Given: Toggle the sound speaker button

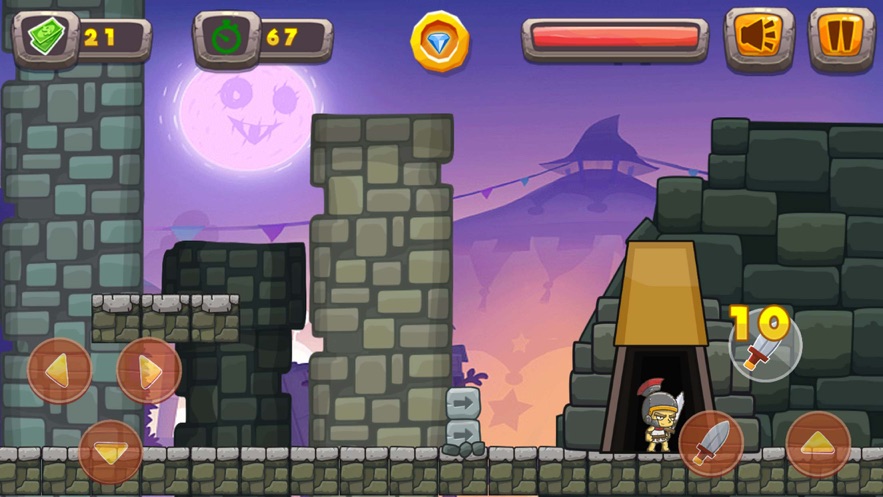Looking at the screenshot, I should 759,38.
